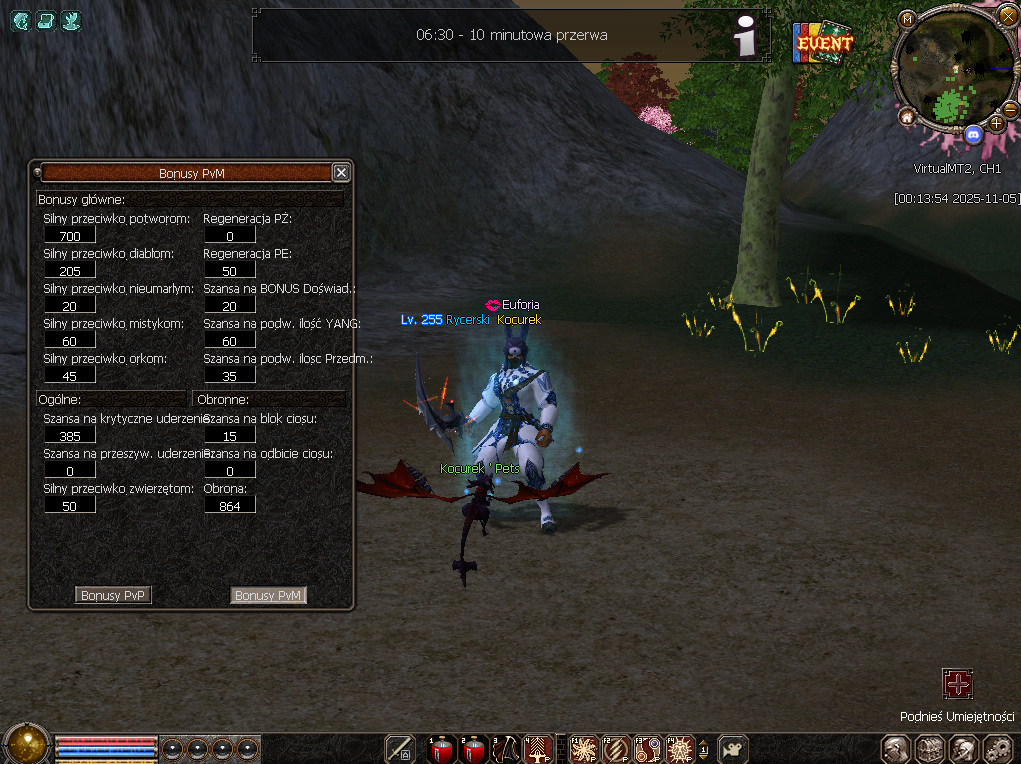
Task: Open the inventory chest button
Action: [x=930, y=749]
